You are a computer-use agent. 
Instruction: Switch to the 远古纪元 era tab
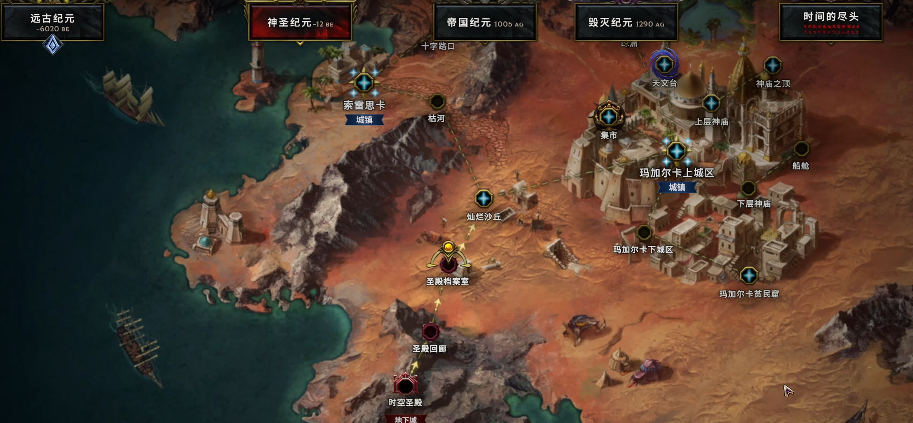pos(53,21)
